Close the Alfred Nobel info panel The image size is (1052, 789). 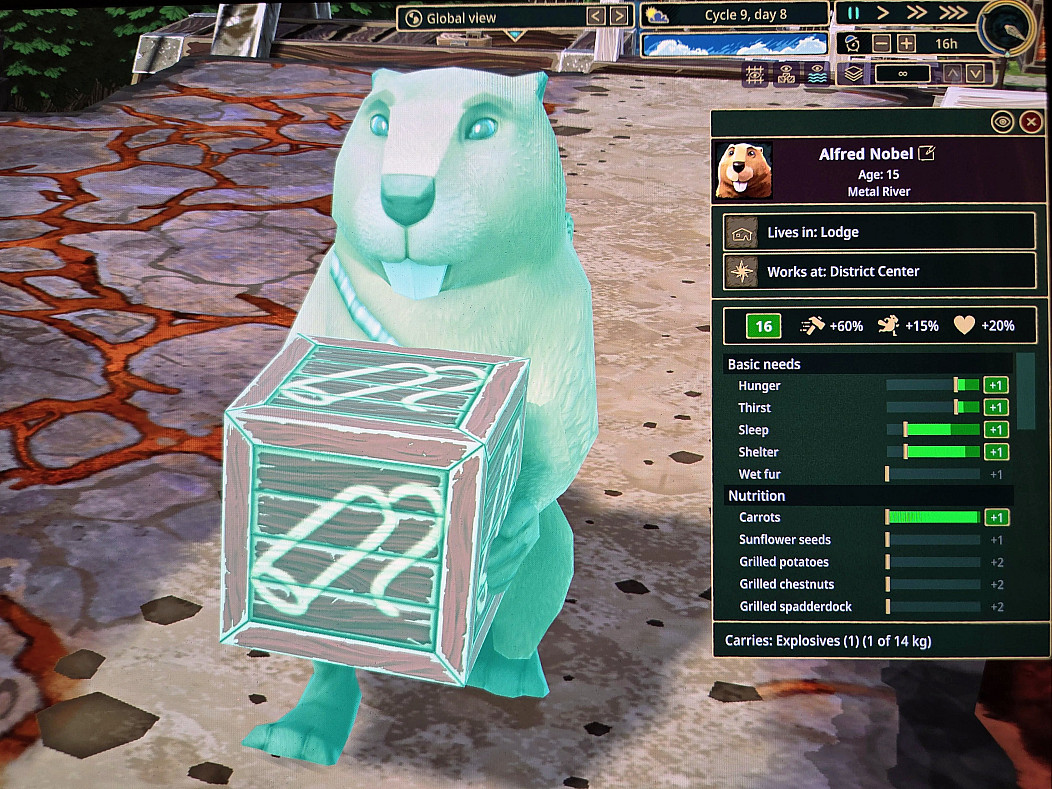1031,122
